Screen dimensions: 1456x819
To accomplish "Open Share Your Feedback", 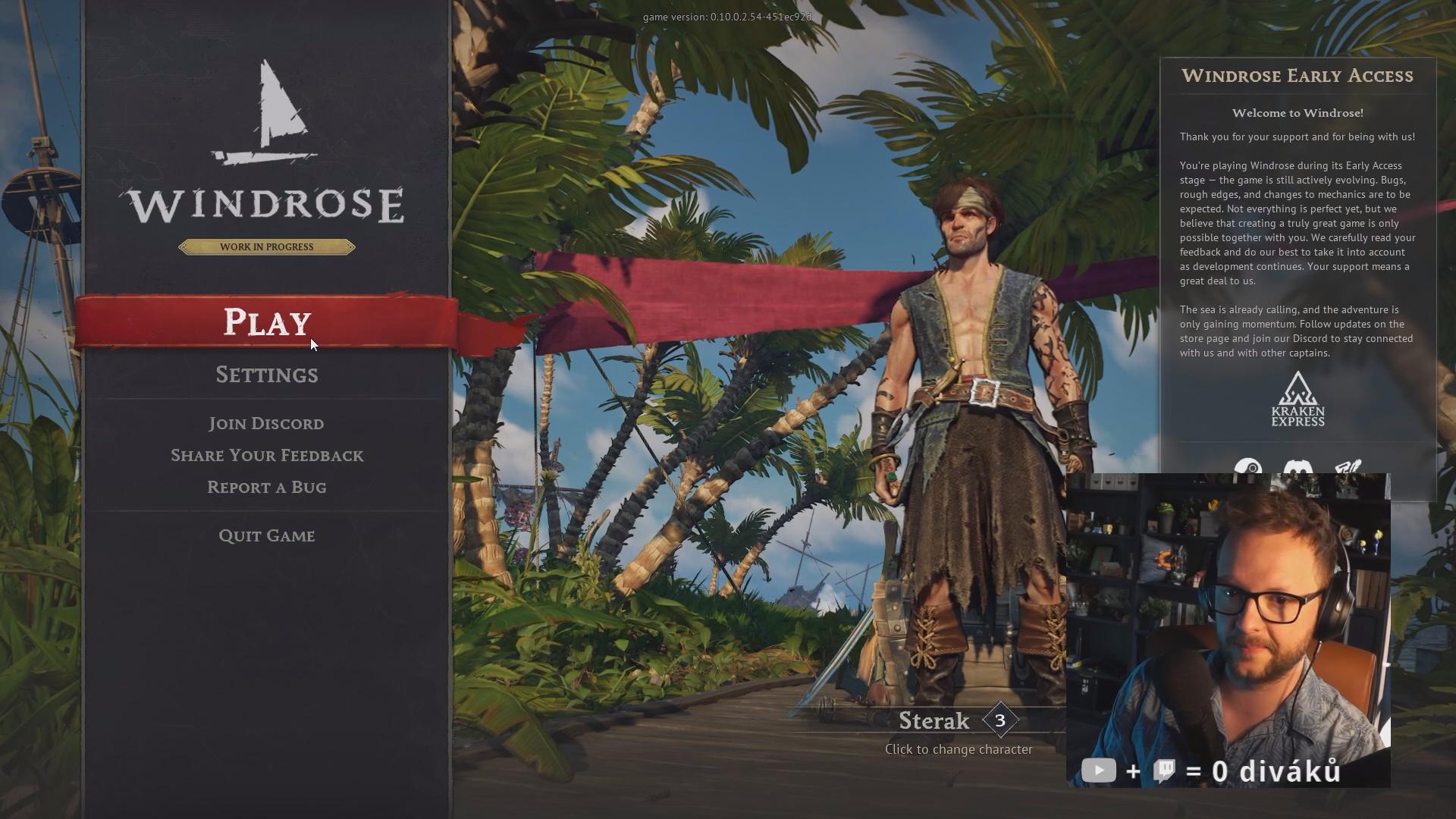I will (267, 456).
